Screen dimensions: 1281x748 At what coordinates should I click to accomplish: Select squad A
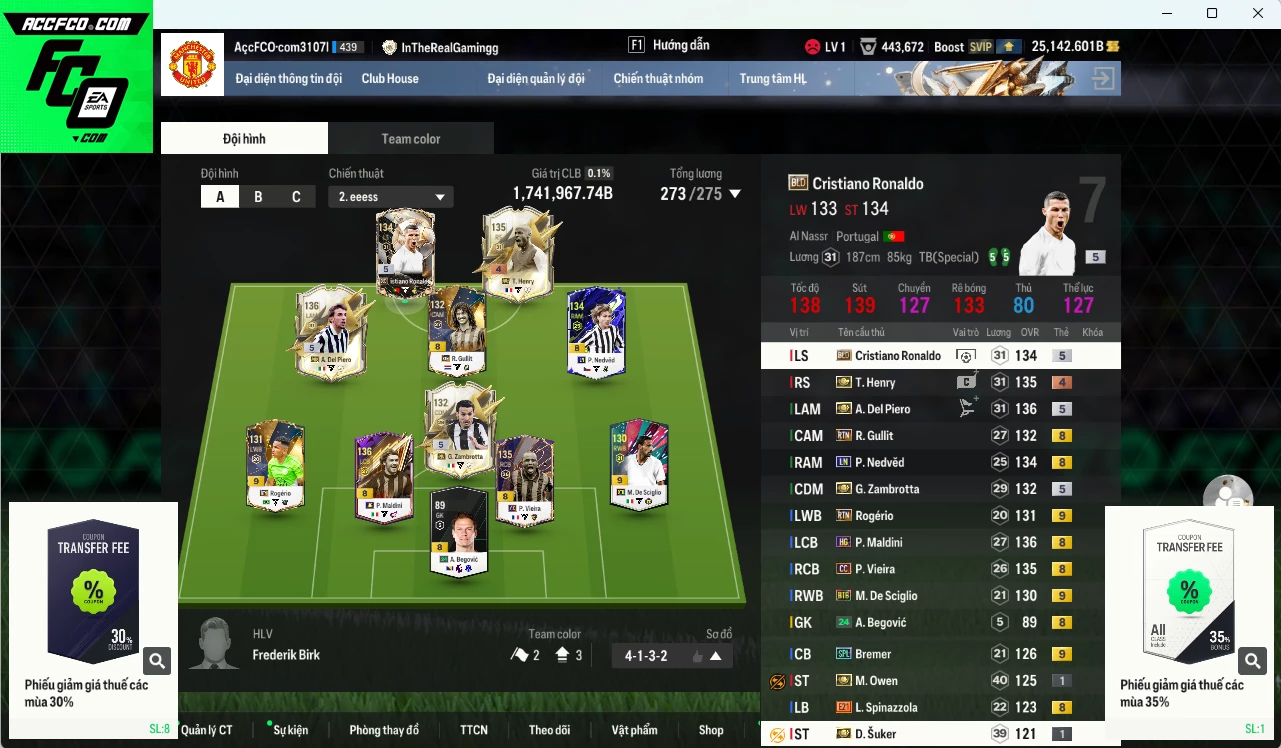220,196
